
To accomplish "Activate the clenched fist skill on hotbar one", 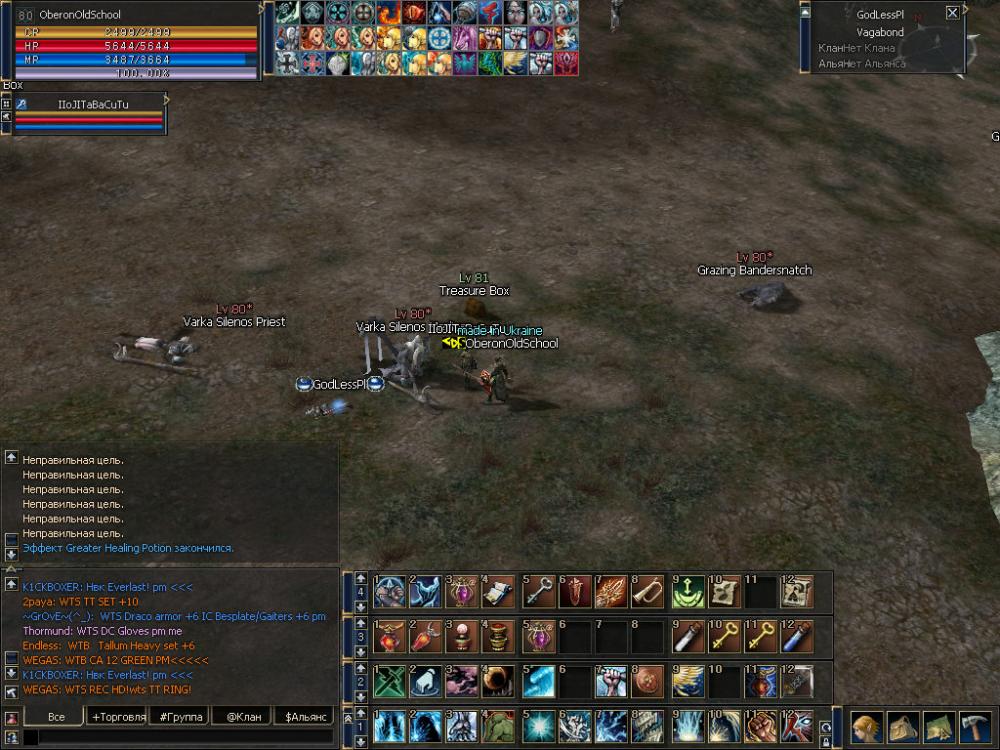I will pyautogui.click(x=760, y=727).
